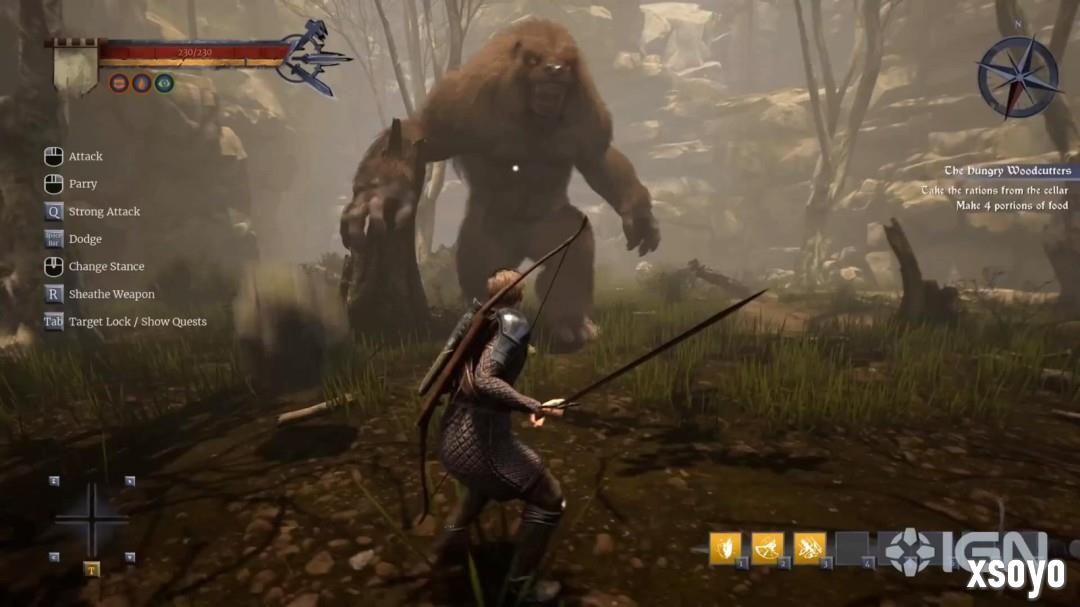Inspect the blue circular status icon
Screen dimensions: 1080x607
pyautogui.click(x=142, y=83)
